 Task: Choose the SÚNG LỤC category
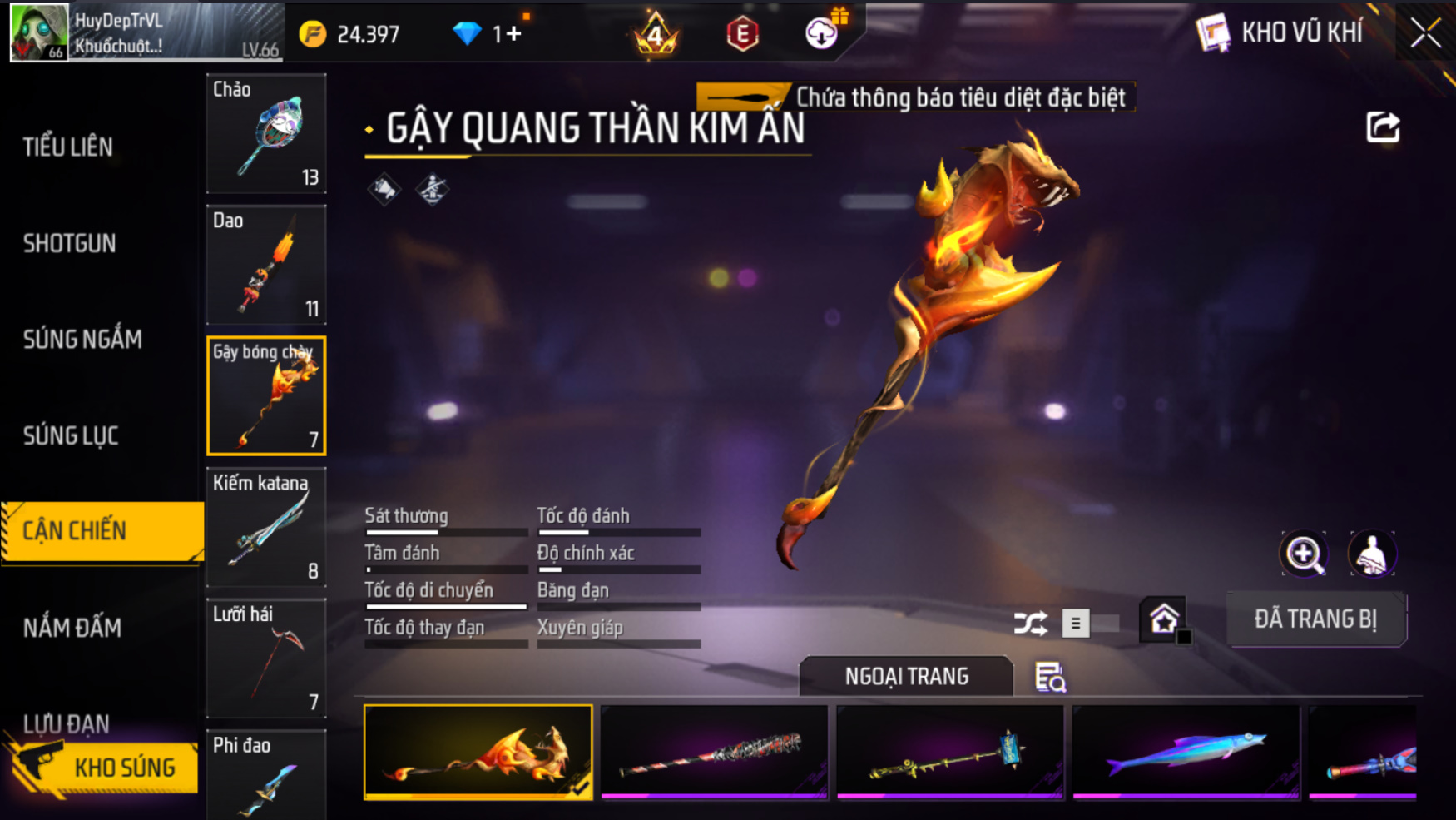tap(71, 435)
